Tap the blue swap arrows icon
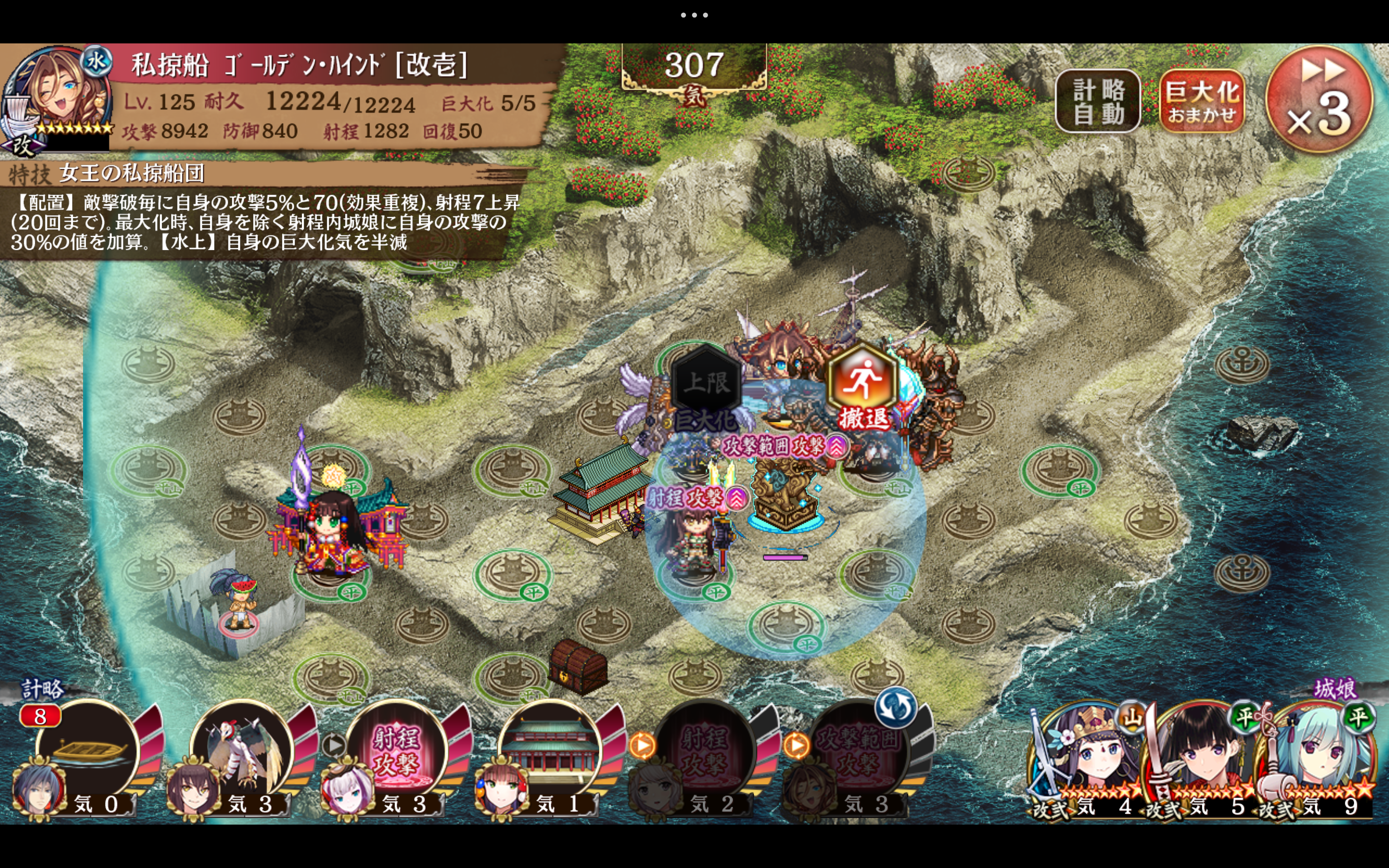Viewport: 1389px width, 868px height. coord(895,707)
